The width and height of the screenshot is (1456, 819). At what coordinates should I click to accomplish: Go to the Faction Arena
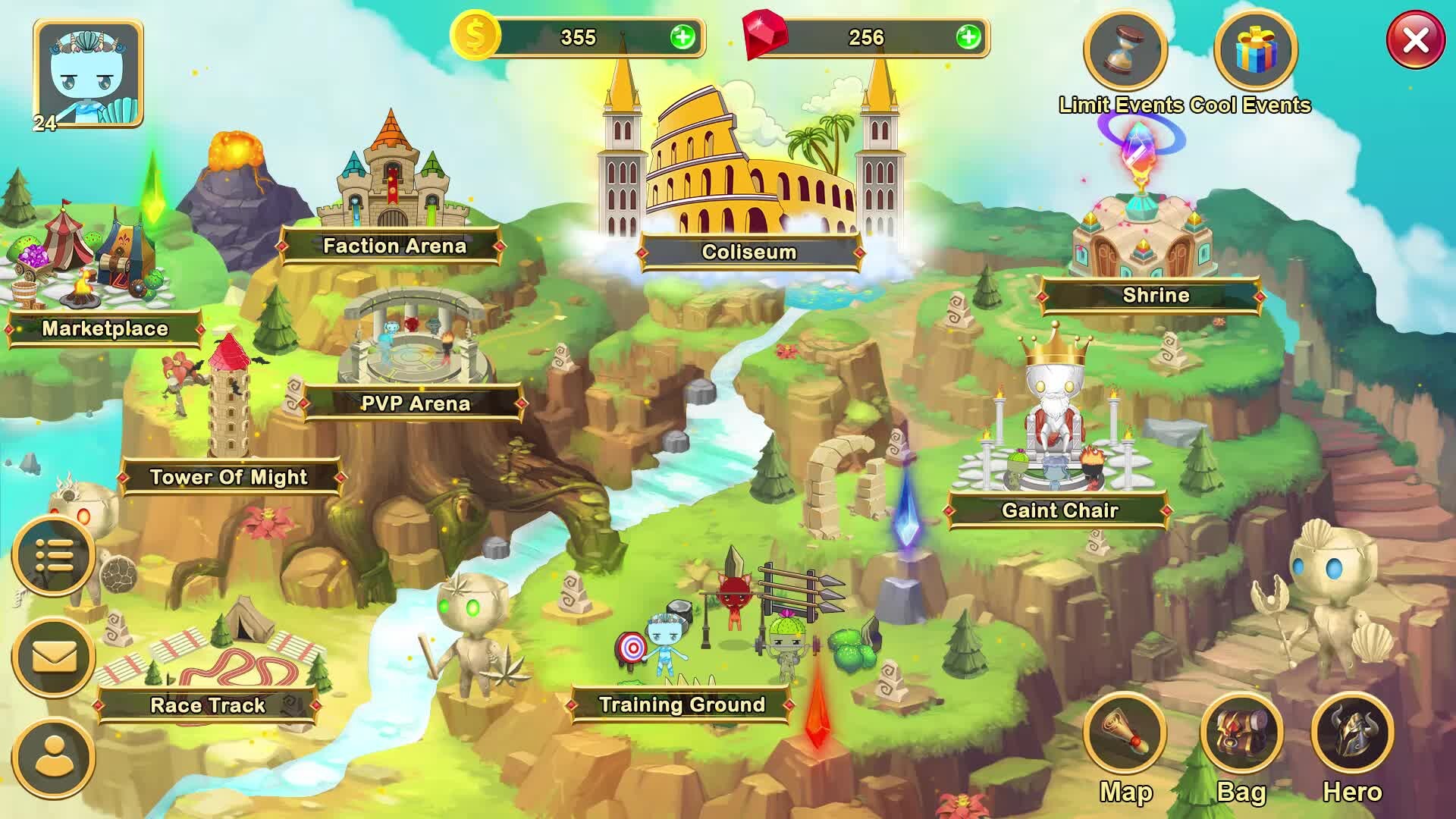[x=394, y=246]
